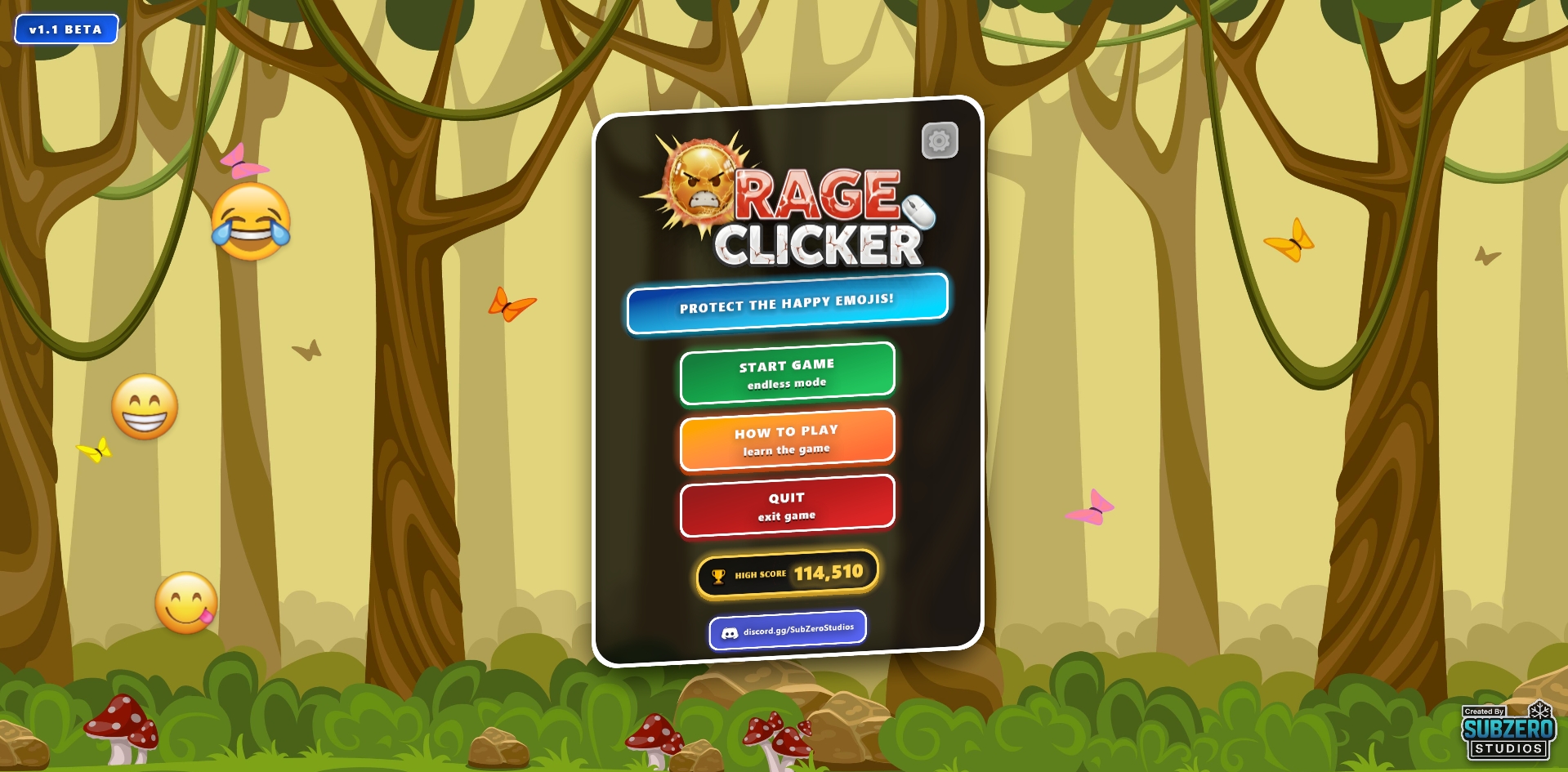The image size is (1568, 772).
Task: Open settings with the gear icon
Action: coord(940,141)
